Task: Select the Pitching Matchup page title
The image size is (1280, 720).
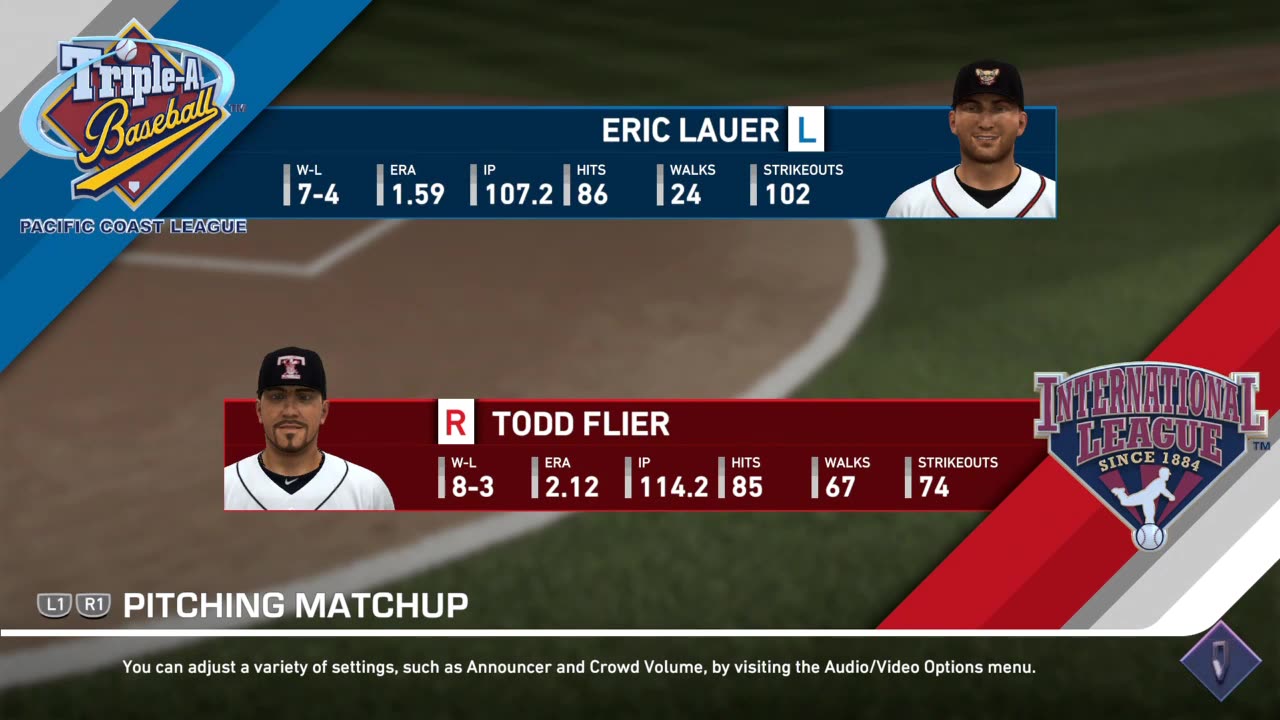Action: (295, 605)
